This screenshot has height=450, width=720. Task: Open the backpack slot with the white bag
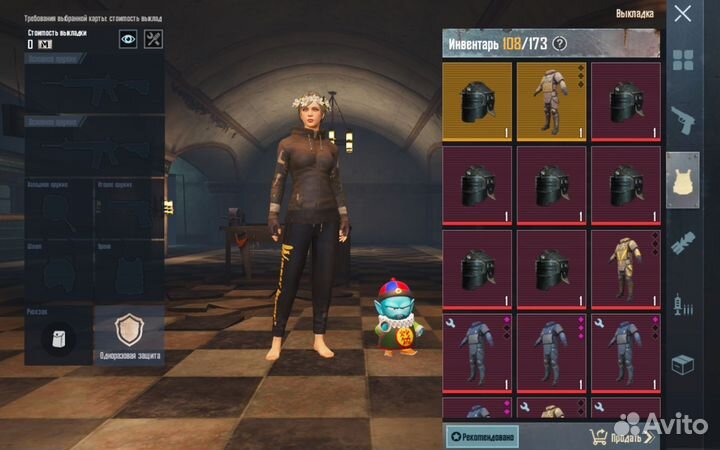coord(58,337)
